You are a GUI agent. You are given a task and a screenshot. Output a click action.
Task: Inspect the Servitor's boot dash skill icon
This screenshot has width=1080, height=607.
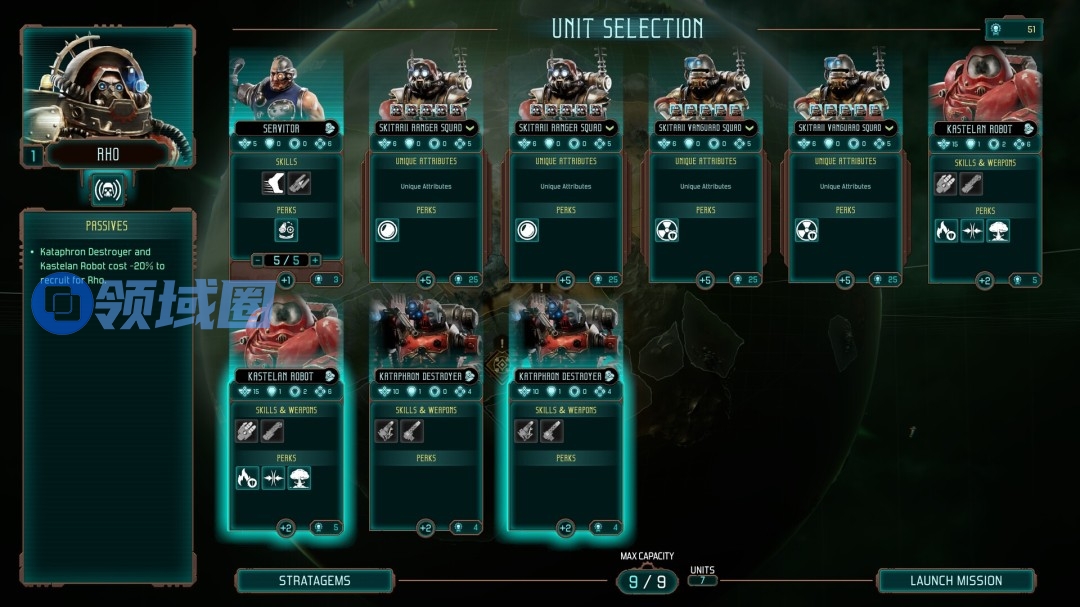tap(273, 182)
